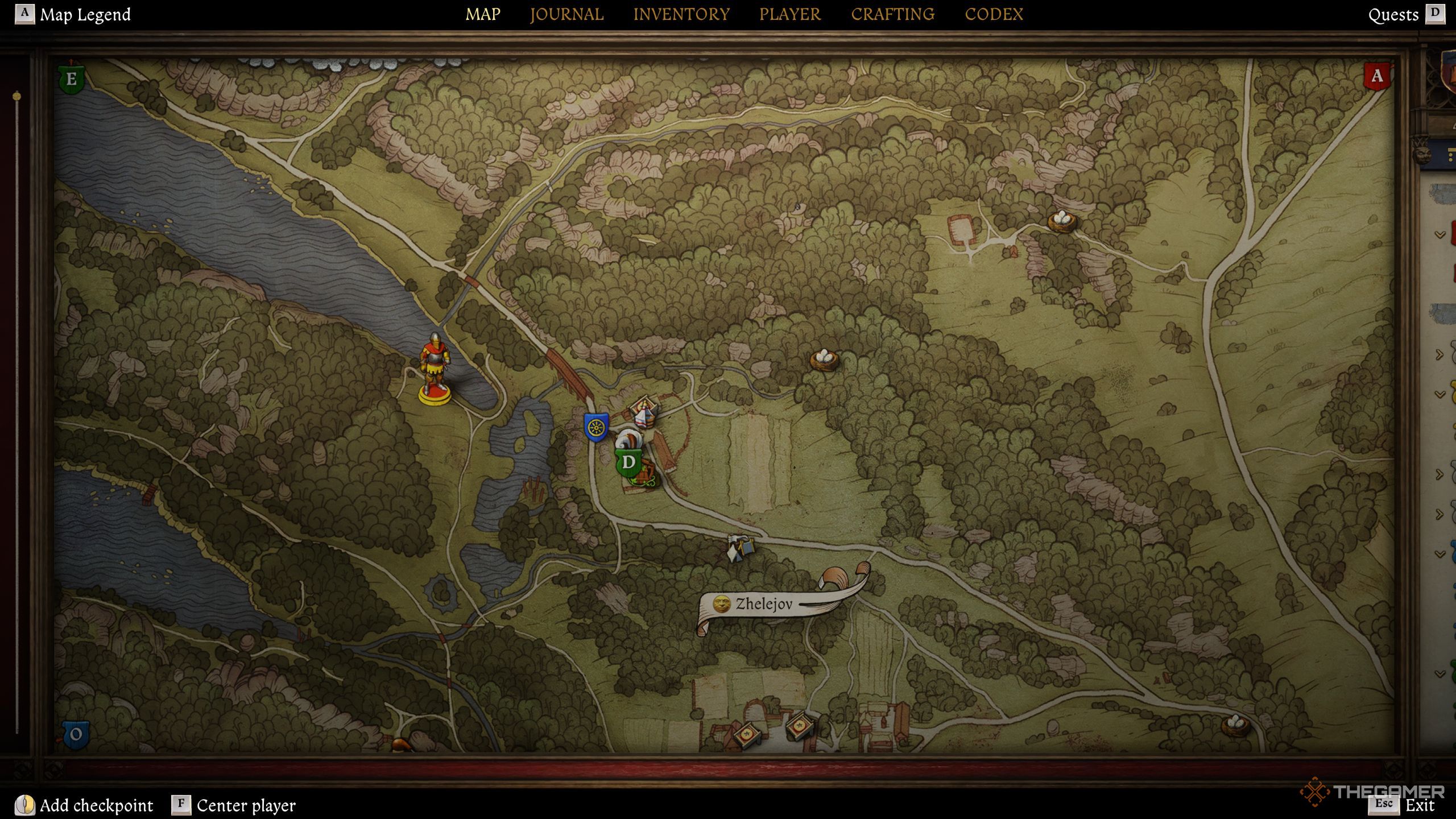Screen dimensions: 1456x819
Task: Select the blue O marker
Action: pos(76,735)
